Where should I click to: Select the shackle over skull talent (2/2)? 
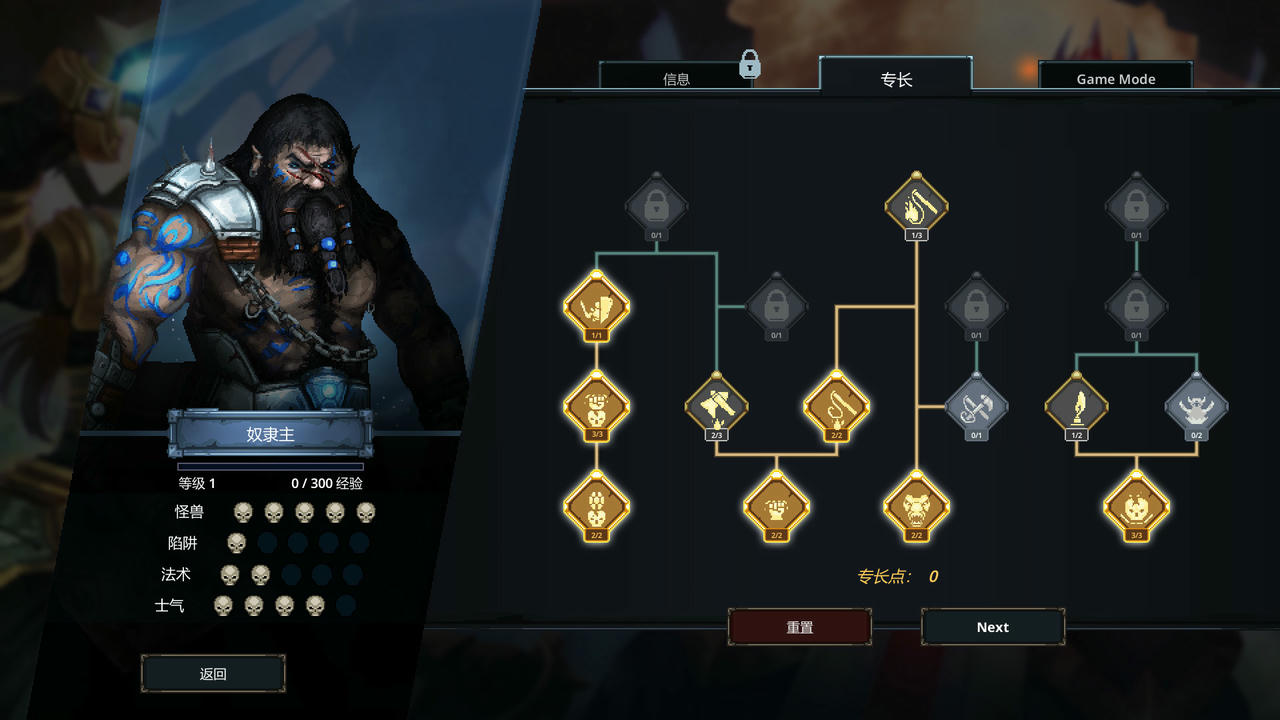[x=596, y=506]
